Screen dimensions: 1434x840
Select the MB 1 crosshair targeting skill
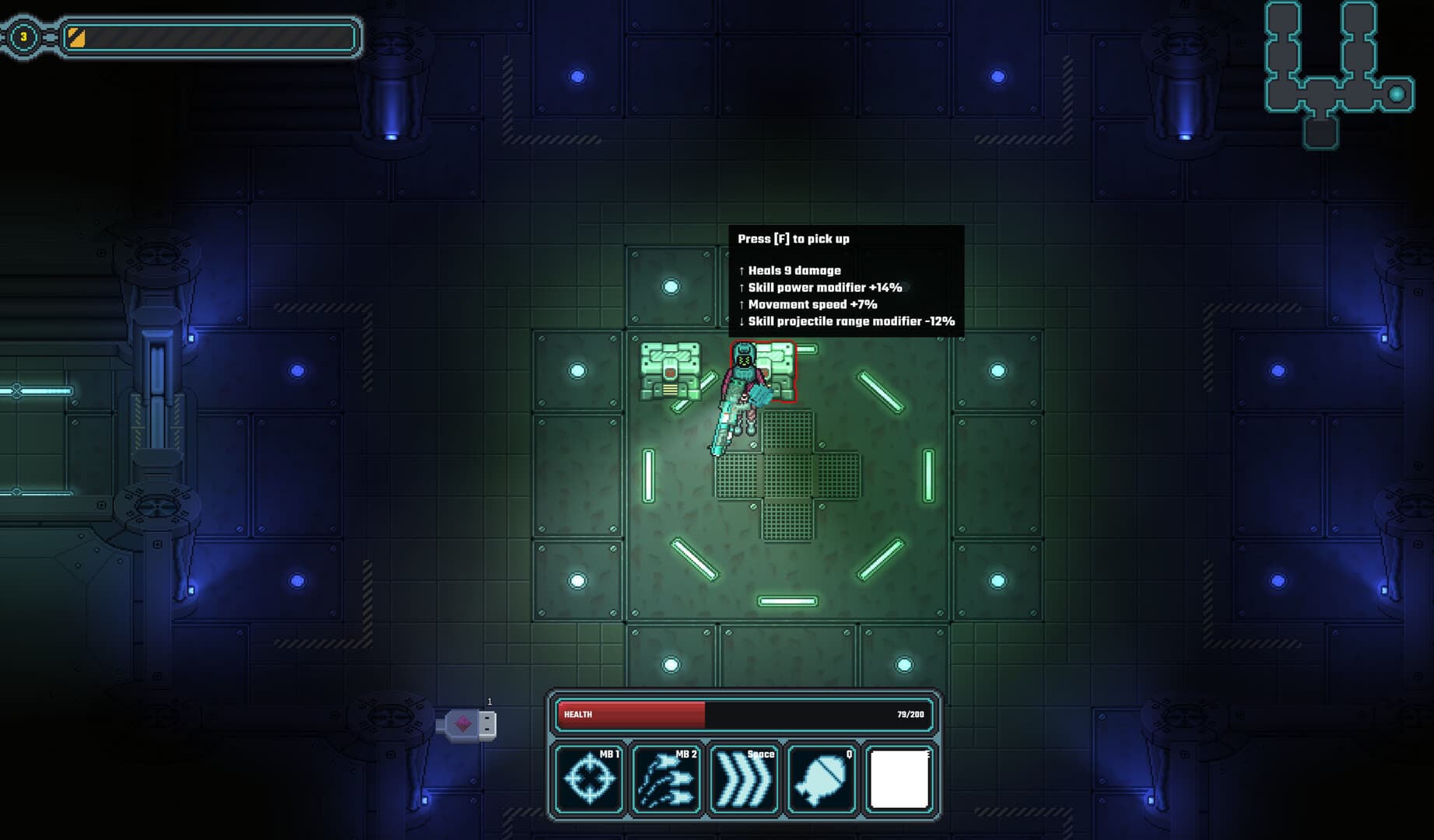tap(589, 779)
